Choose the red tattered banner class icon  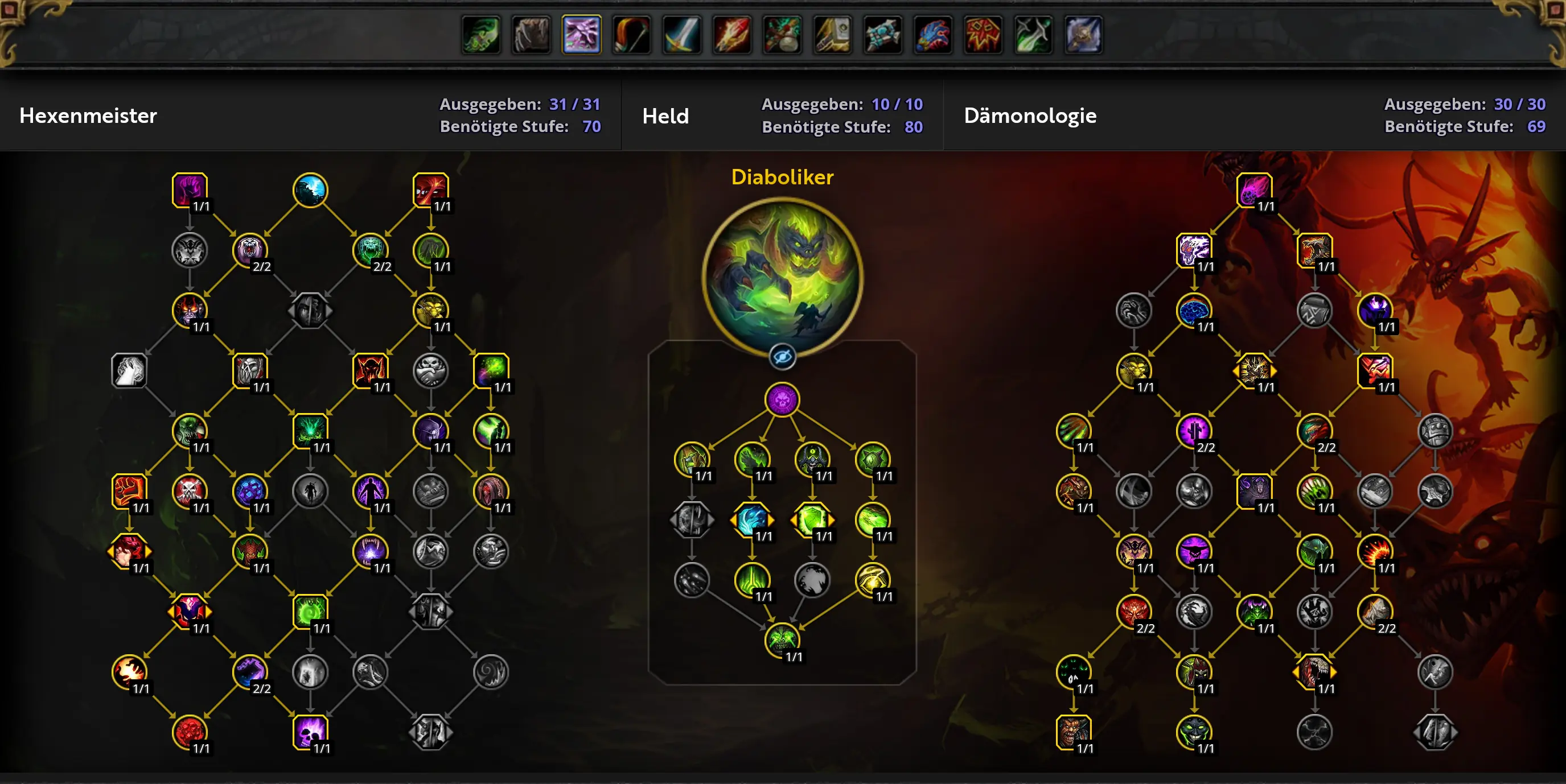[x=983, y=35]
